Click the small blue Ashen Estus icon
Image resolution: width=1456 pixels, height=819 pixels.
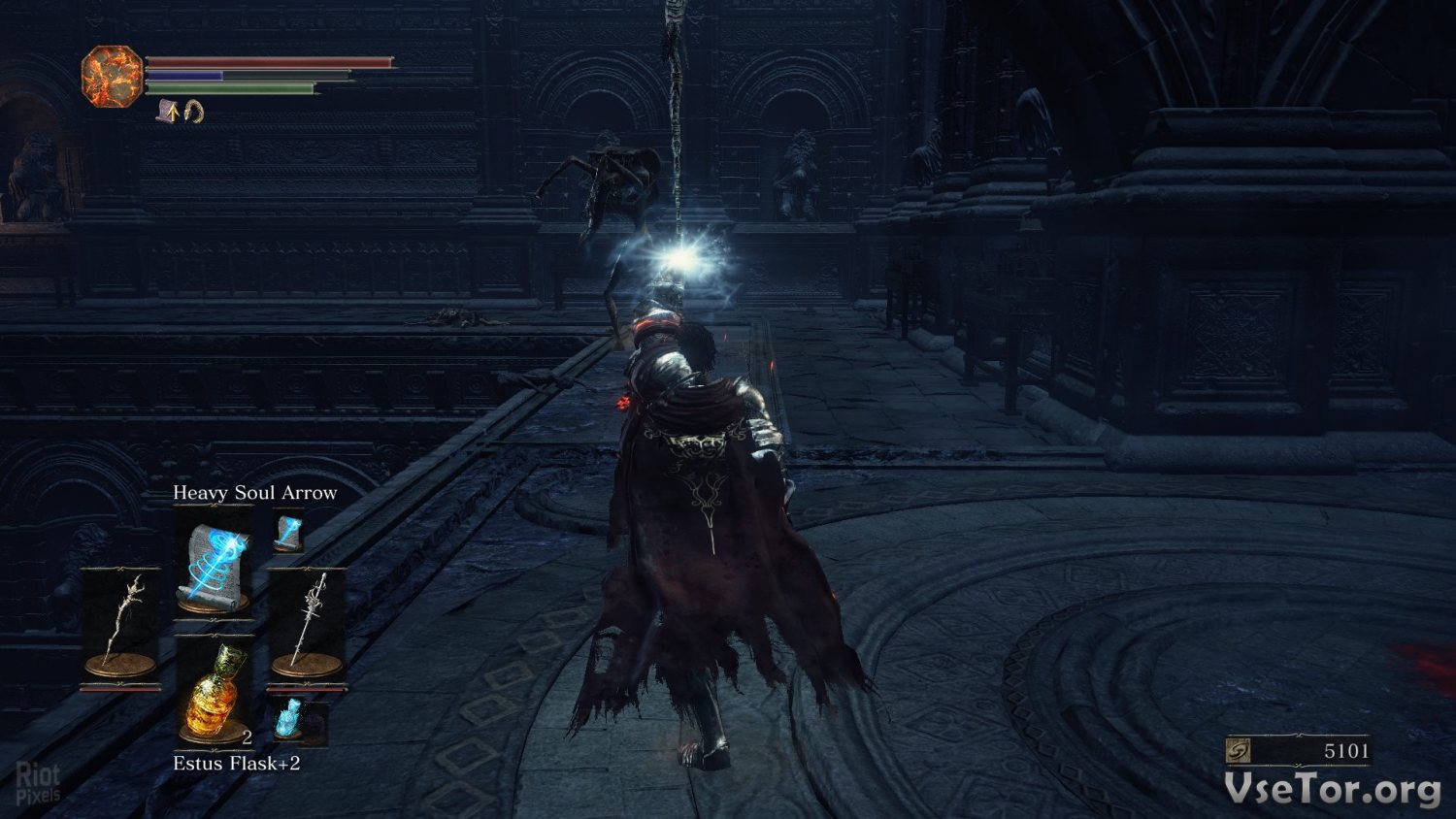pyautogui.click(x=290, y=718)
